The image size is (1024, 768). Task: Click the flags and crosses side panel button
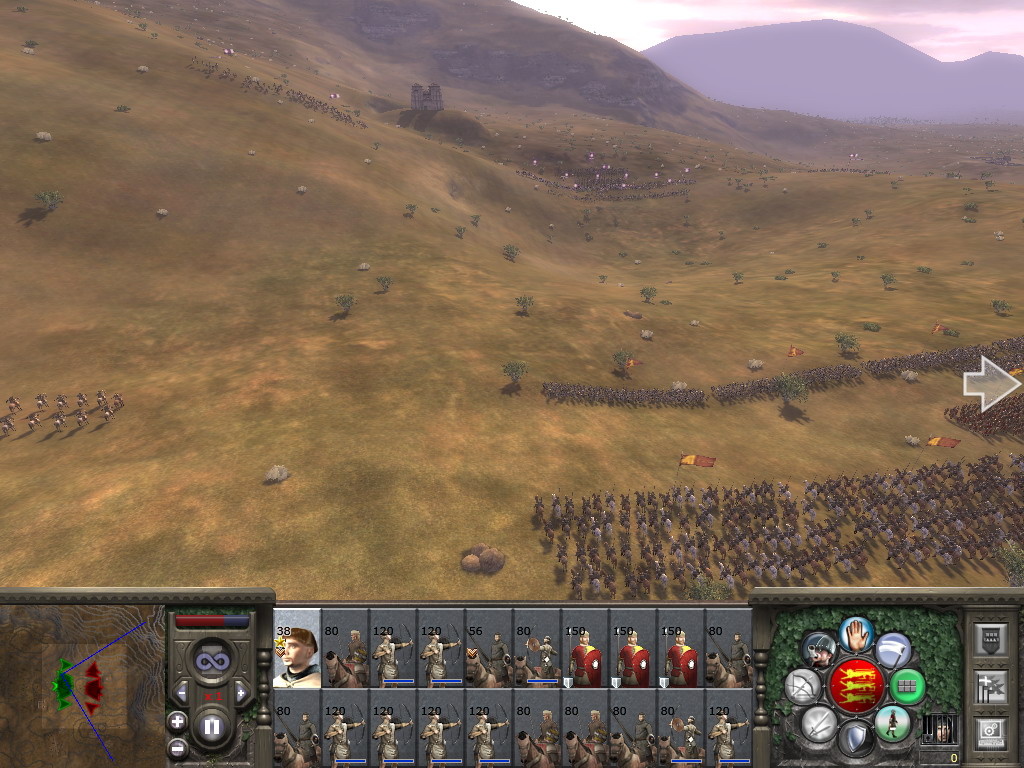click(990, 686)
